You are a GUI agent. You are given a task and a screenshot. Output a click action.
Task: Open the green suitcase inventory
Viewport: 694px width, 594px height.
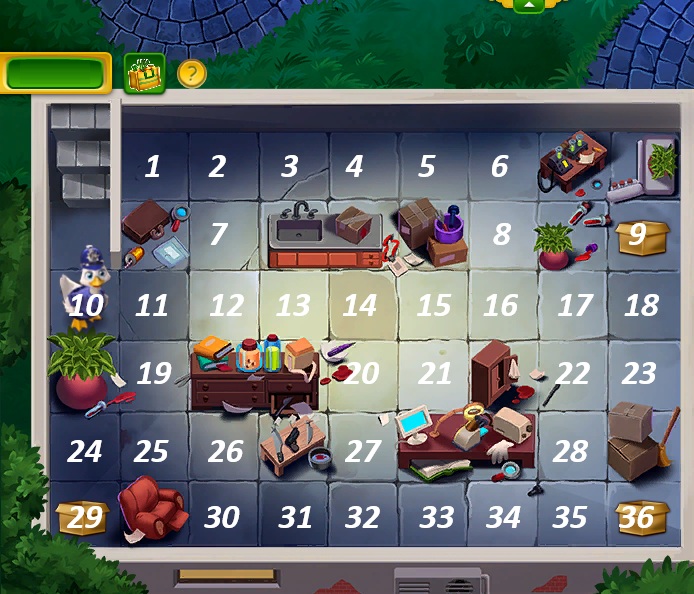[144, 73]
